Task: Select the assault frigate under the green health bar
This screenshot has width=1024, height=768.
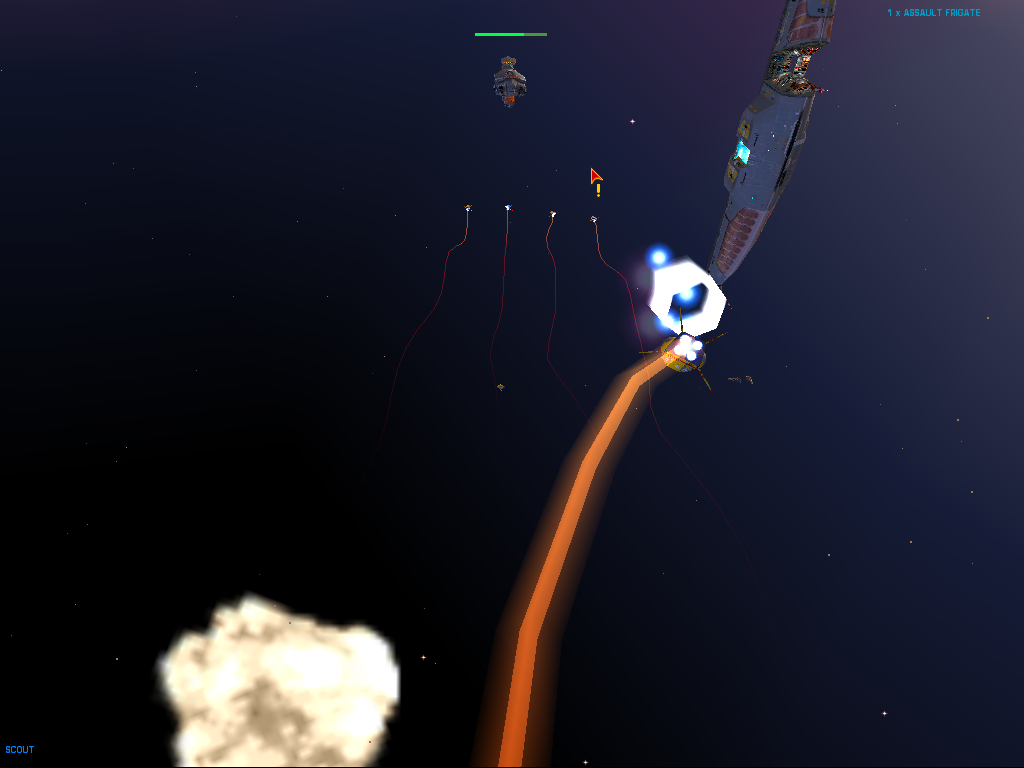Action: click(510, 80)
